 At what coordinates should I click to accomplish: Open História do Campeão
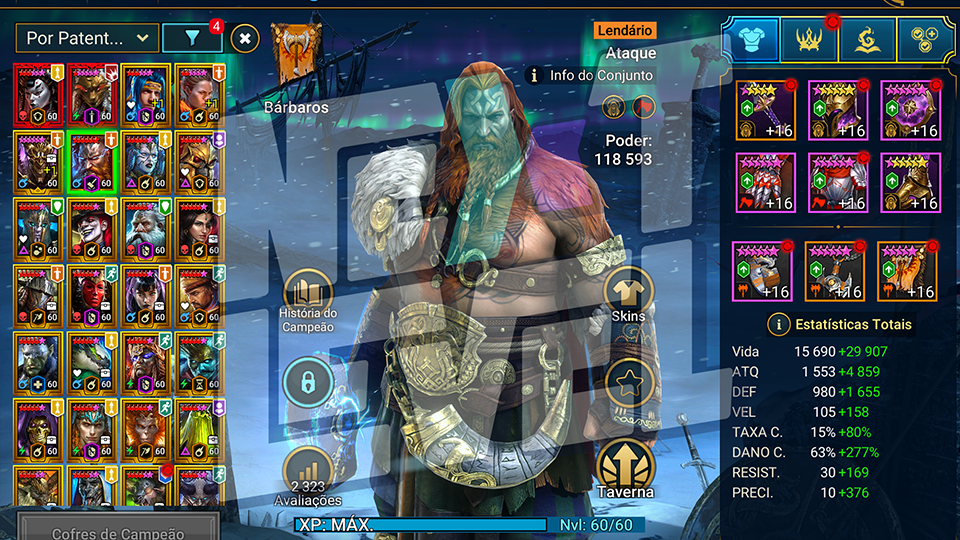309,301
